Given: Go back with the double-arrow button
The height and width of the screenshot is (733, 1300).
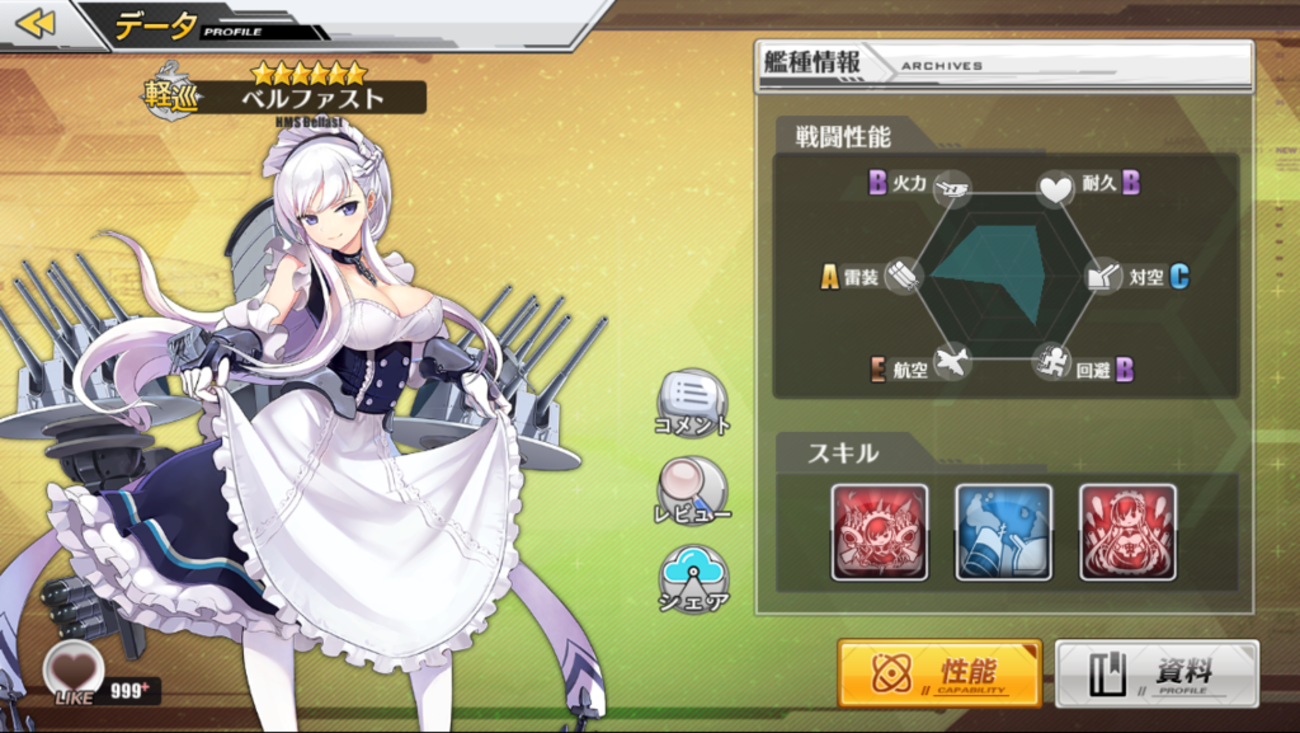Looking at the screenshot, I should tap(36, 23).
